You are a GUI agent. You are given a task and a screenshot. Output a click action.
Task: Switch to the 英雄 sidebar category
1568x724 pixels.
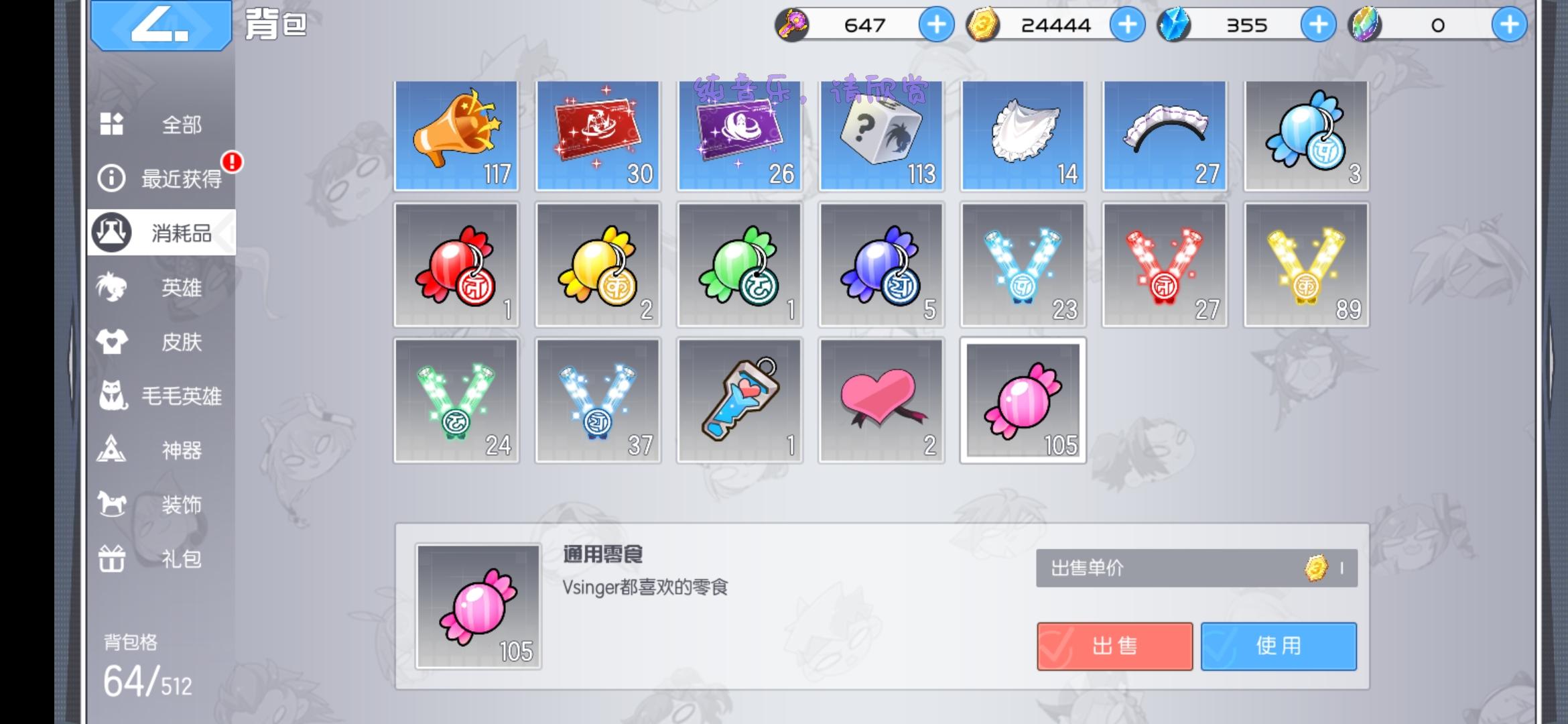[161, 288]
